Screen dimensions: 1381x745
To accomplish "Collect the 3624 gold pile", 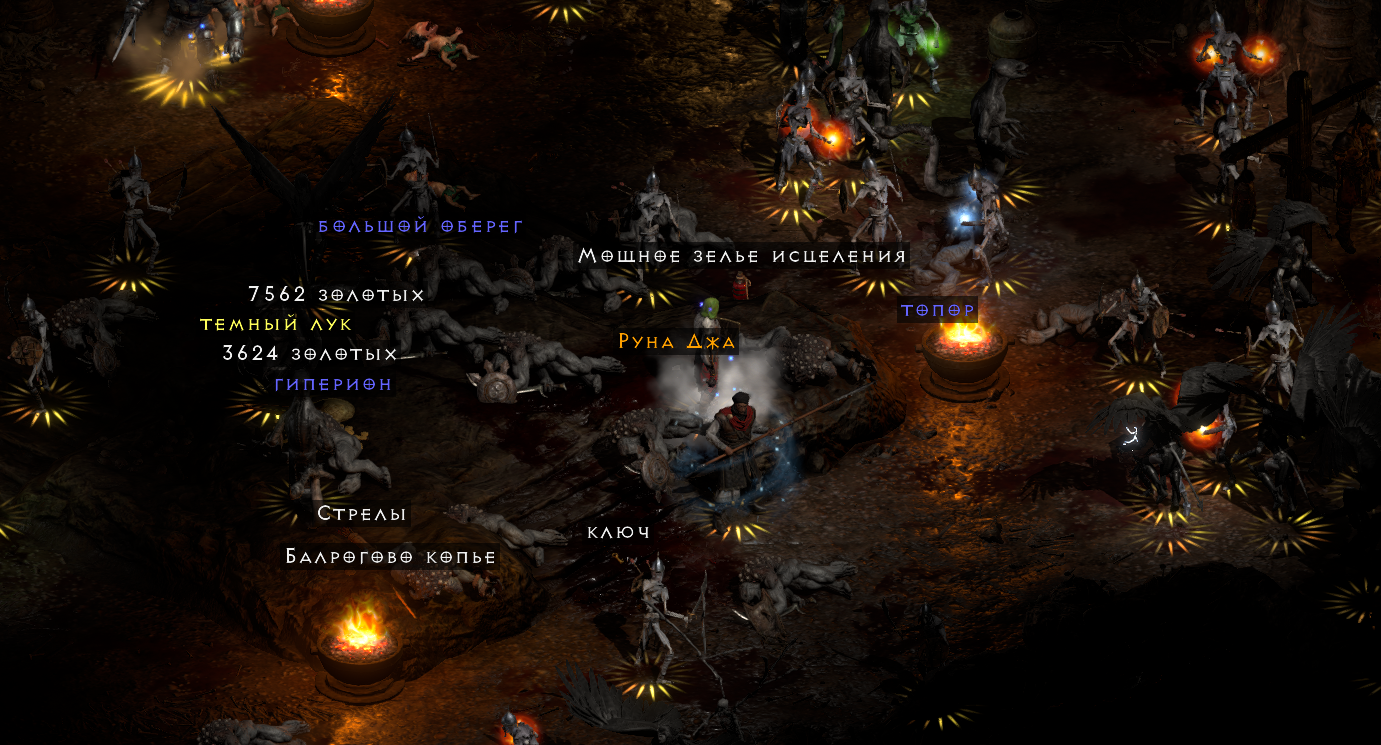I will click(308, 354).
